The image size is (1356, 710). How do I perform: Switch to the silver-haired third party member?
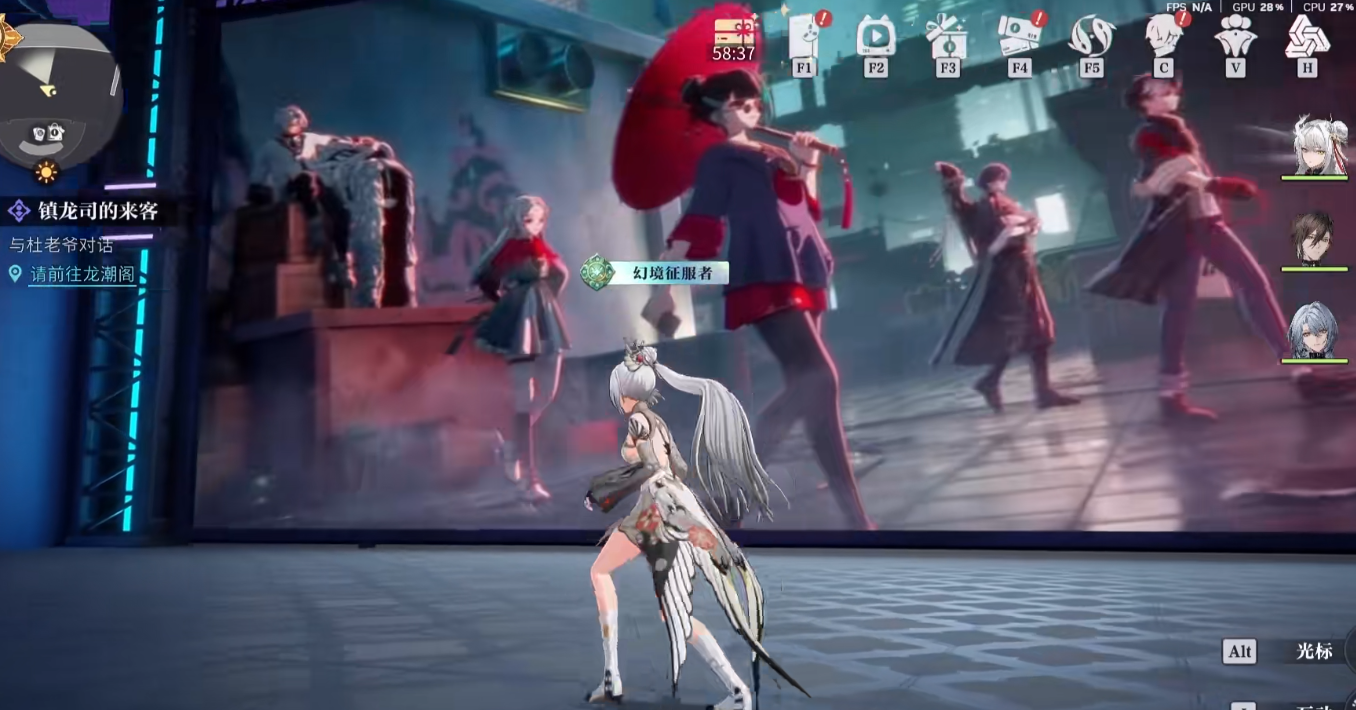pyautogui.click(x=1315, y=330)
